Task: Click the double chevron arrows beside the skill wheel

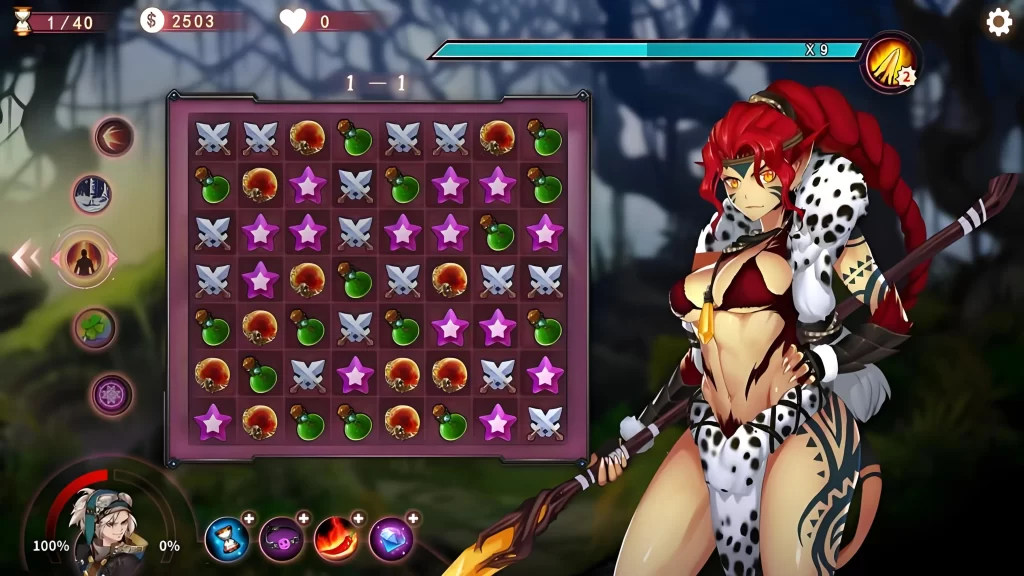Action: [x=26, y=259]
